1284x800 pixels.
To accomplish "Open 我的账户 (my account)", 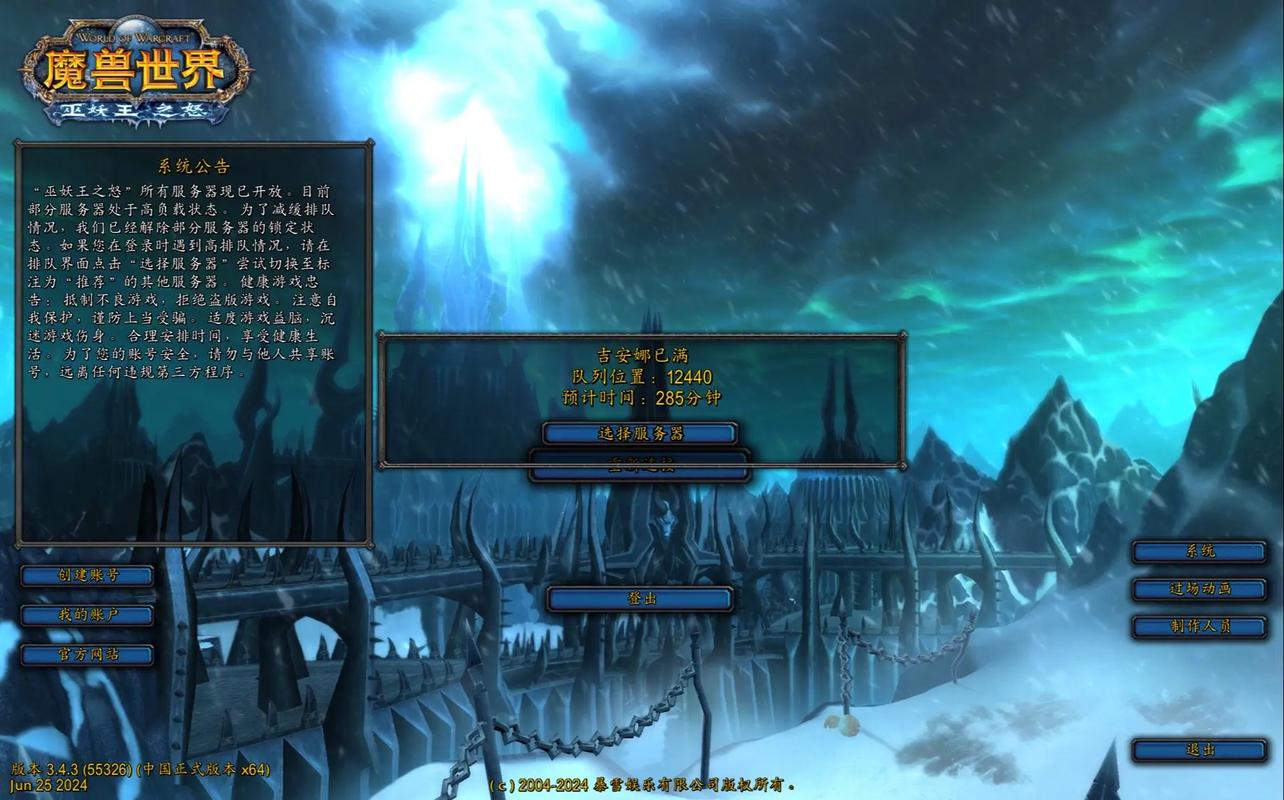I will [x=87, y=615].
